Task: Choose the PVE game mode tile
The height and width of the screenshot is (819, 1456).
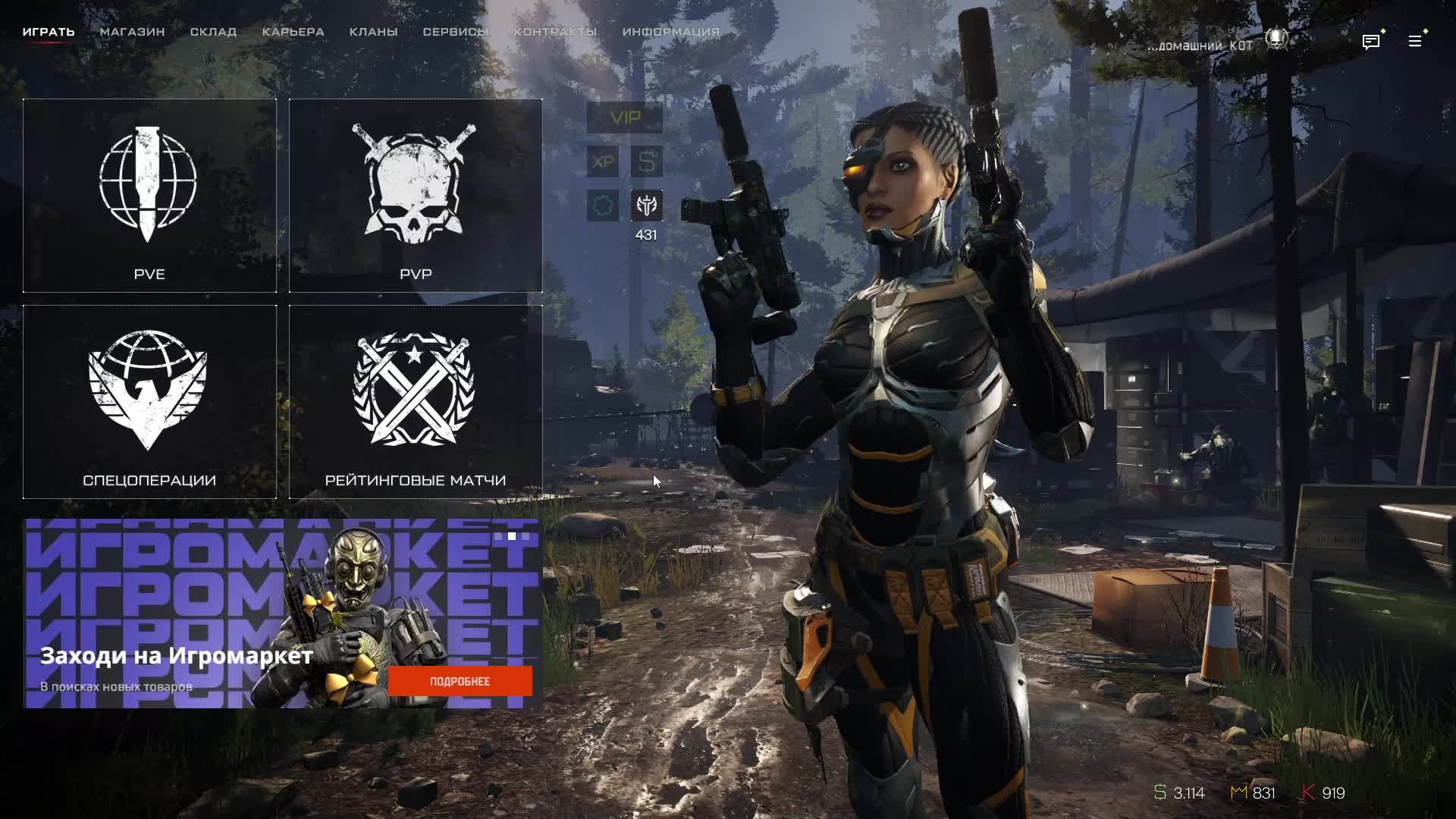Action: tap(149, 196)
